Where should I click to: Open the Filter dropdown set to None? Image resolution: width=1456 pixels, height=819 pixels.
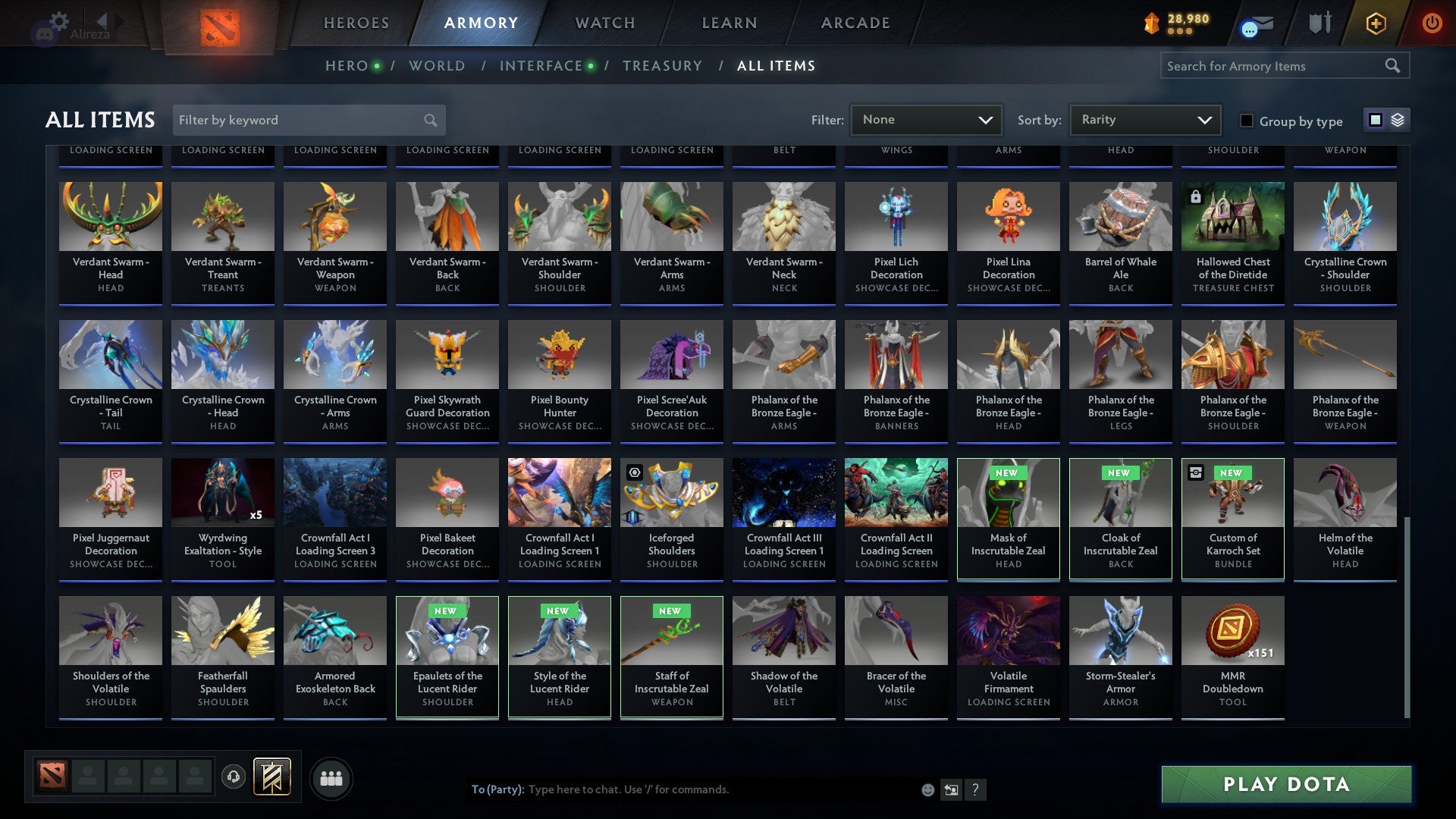pos(925,119)
